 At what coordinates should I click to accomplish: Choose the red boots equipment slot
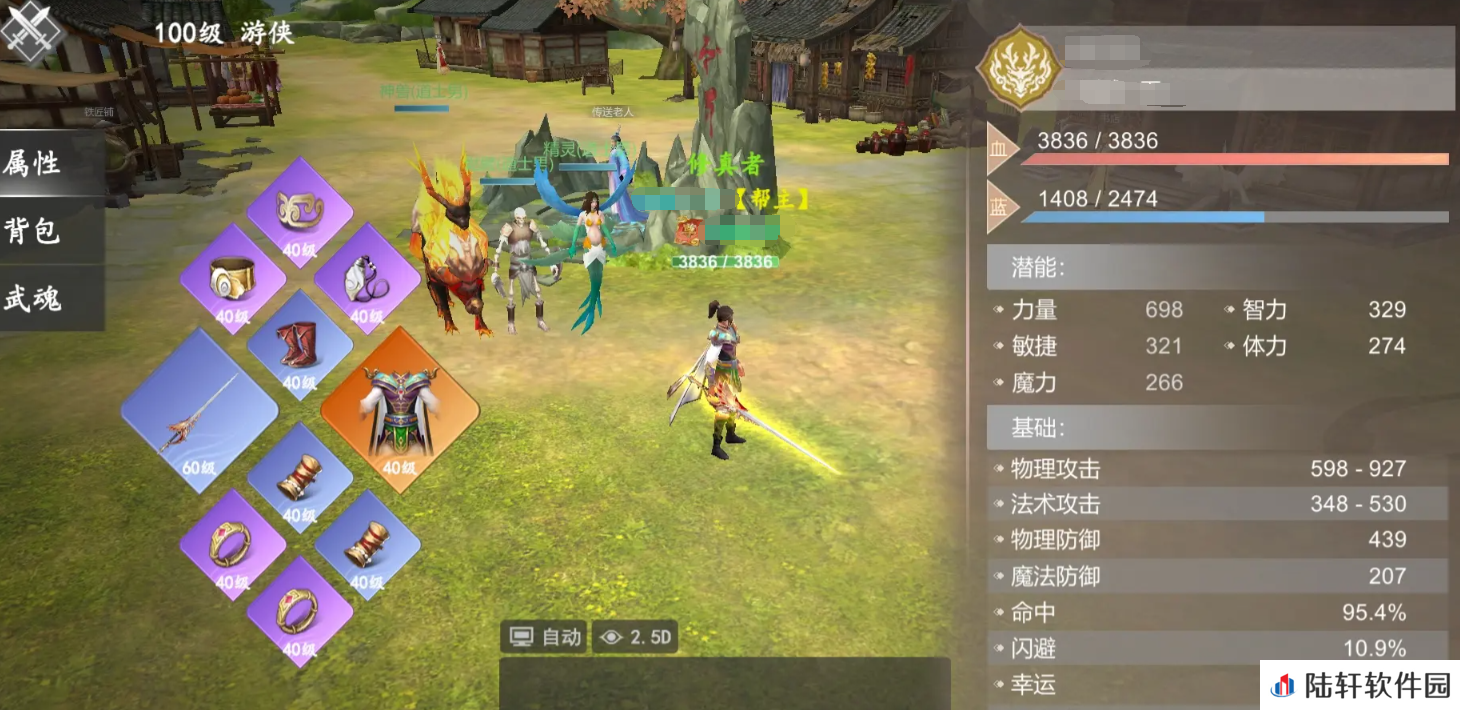click(299, 345)
